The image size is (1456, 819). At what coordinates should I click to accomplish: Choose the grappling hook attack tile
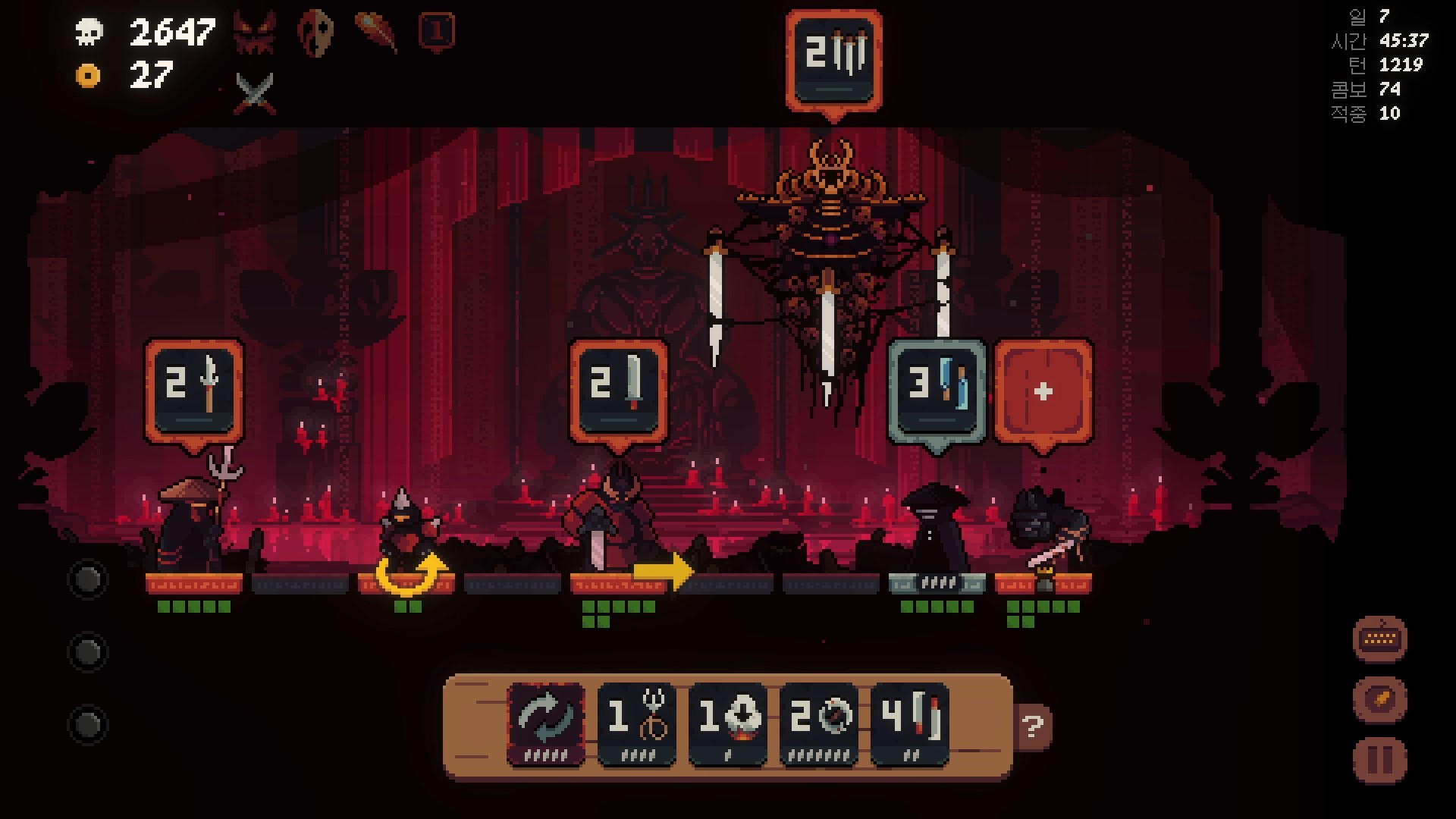636,724
